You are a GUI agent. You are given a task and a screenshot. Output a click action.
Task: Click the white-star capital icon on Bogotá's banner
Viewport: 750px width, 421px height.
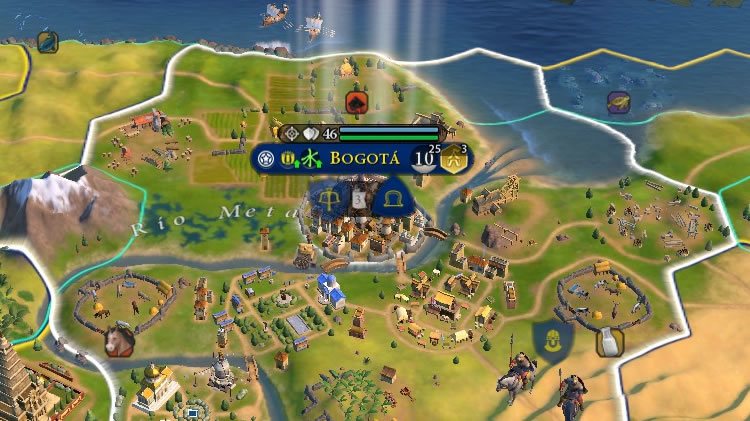point(265,158)
